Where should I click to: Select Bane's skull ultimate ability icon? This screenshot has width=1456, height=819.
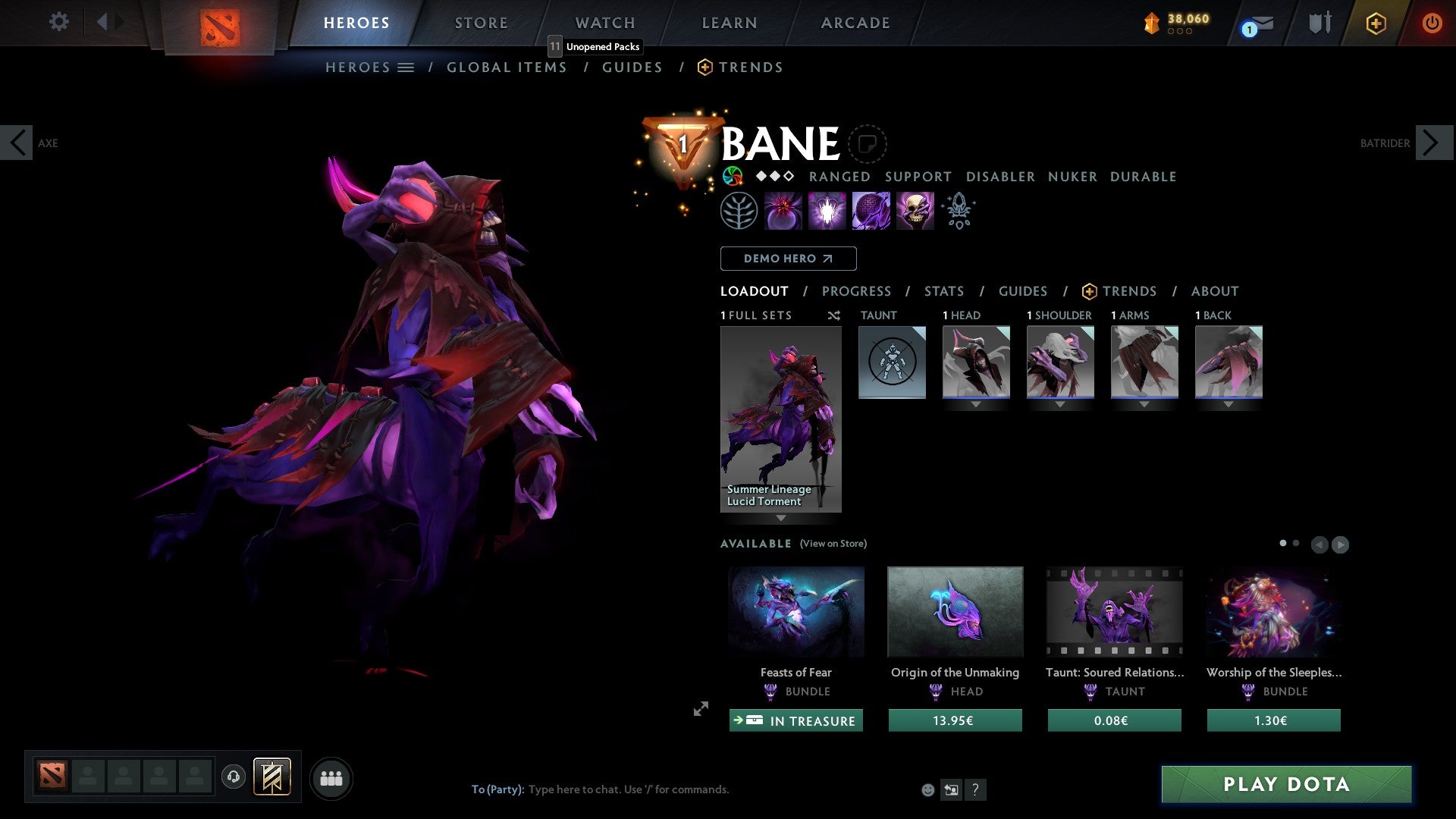pos(915,210)
